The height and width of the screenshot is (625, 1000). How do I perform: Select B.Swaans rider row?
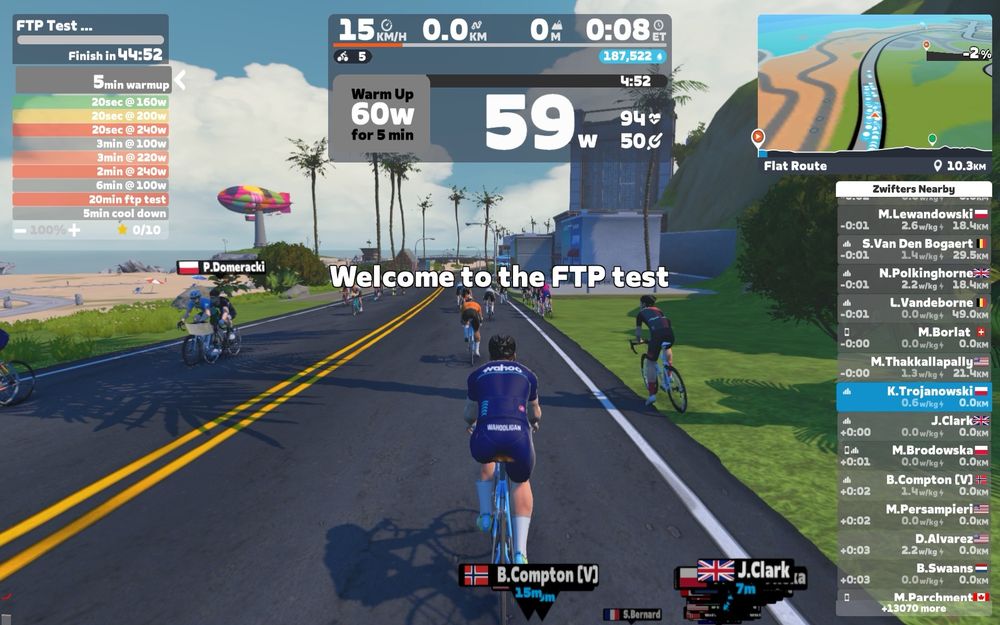pos(913,574)
